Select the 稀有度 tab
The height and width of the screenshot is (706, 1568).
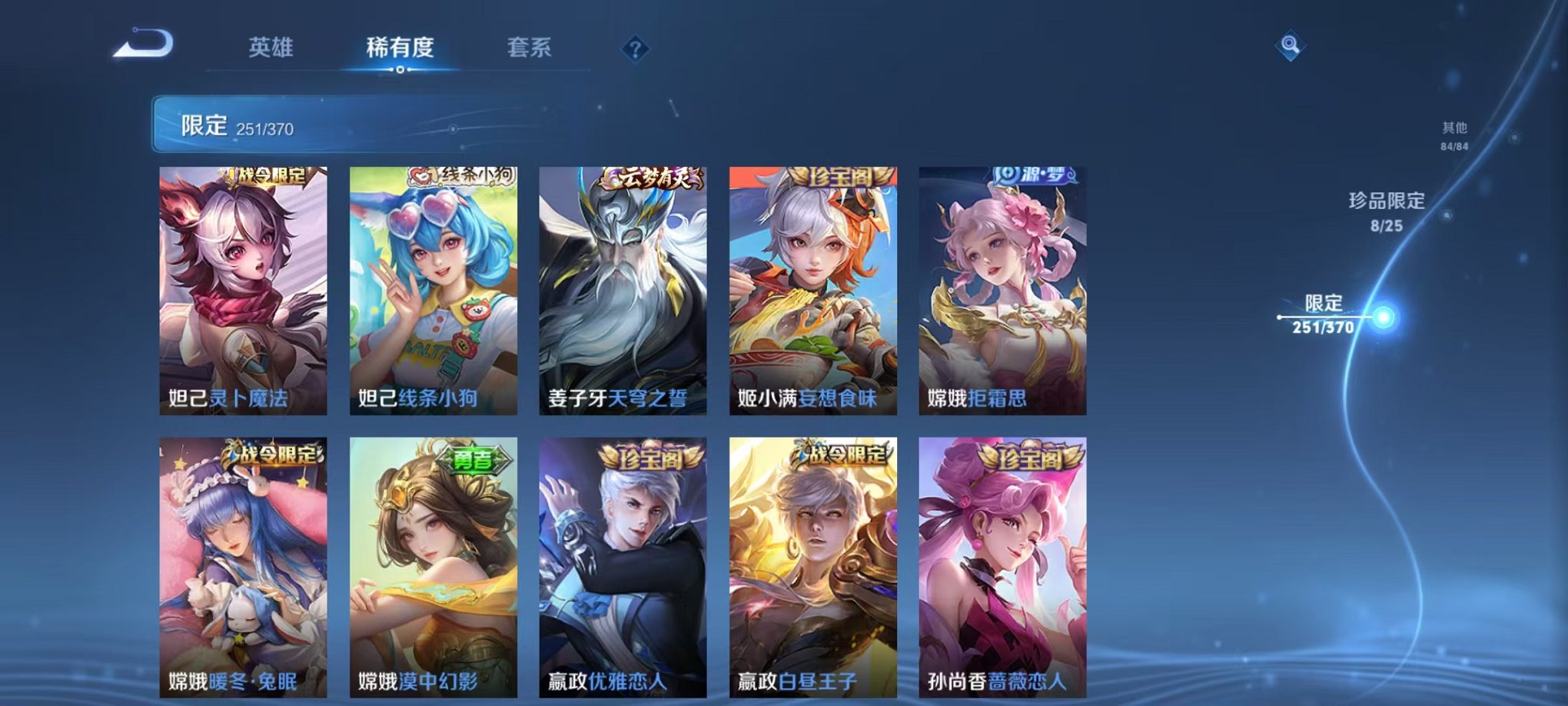pyautogui.click(x=400, y=48)
